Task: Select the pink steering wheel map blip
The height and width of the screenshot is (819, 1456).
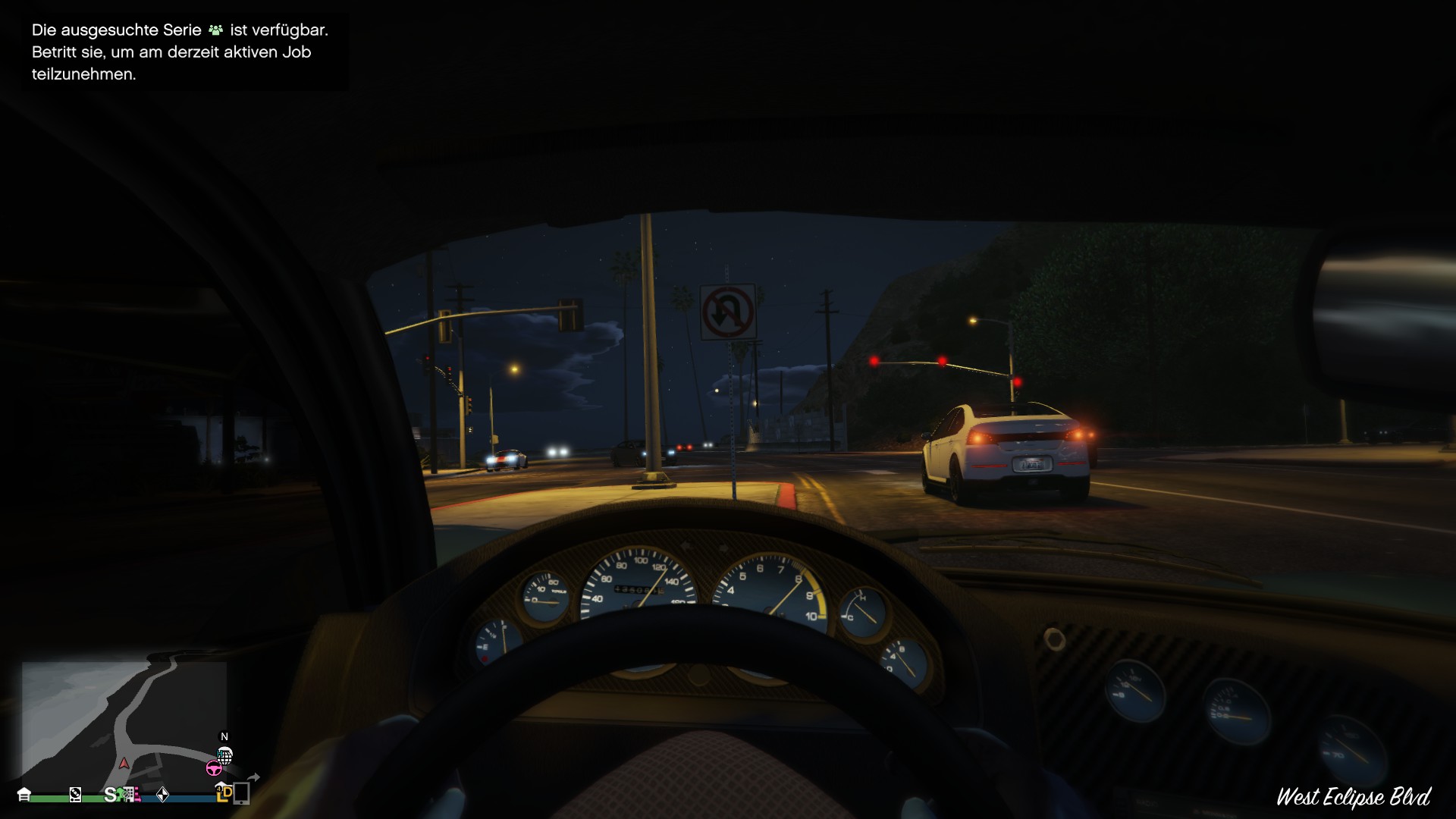Action: point(214,768)
